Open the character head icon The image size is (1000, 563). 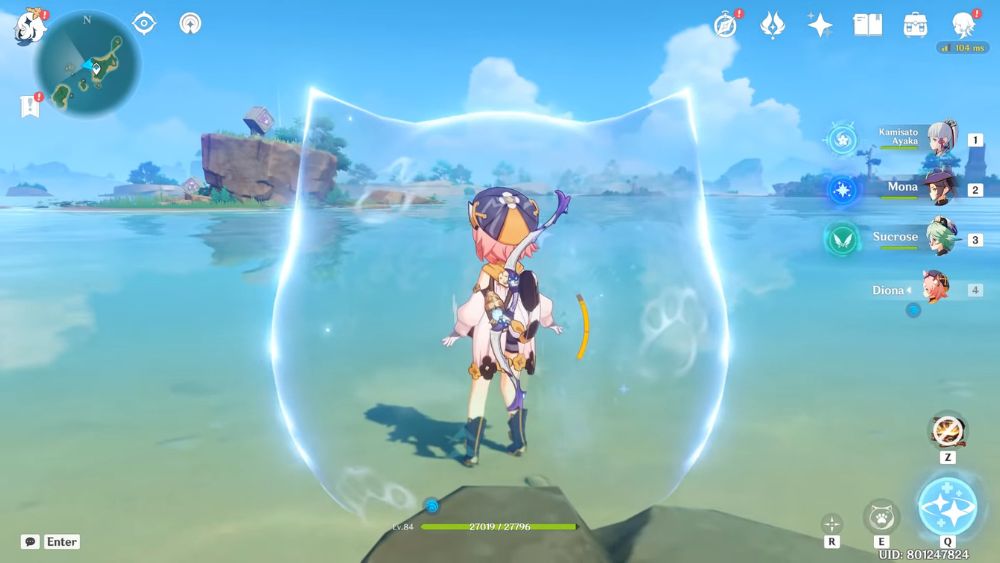point(962,25)
